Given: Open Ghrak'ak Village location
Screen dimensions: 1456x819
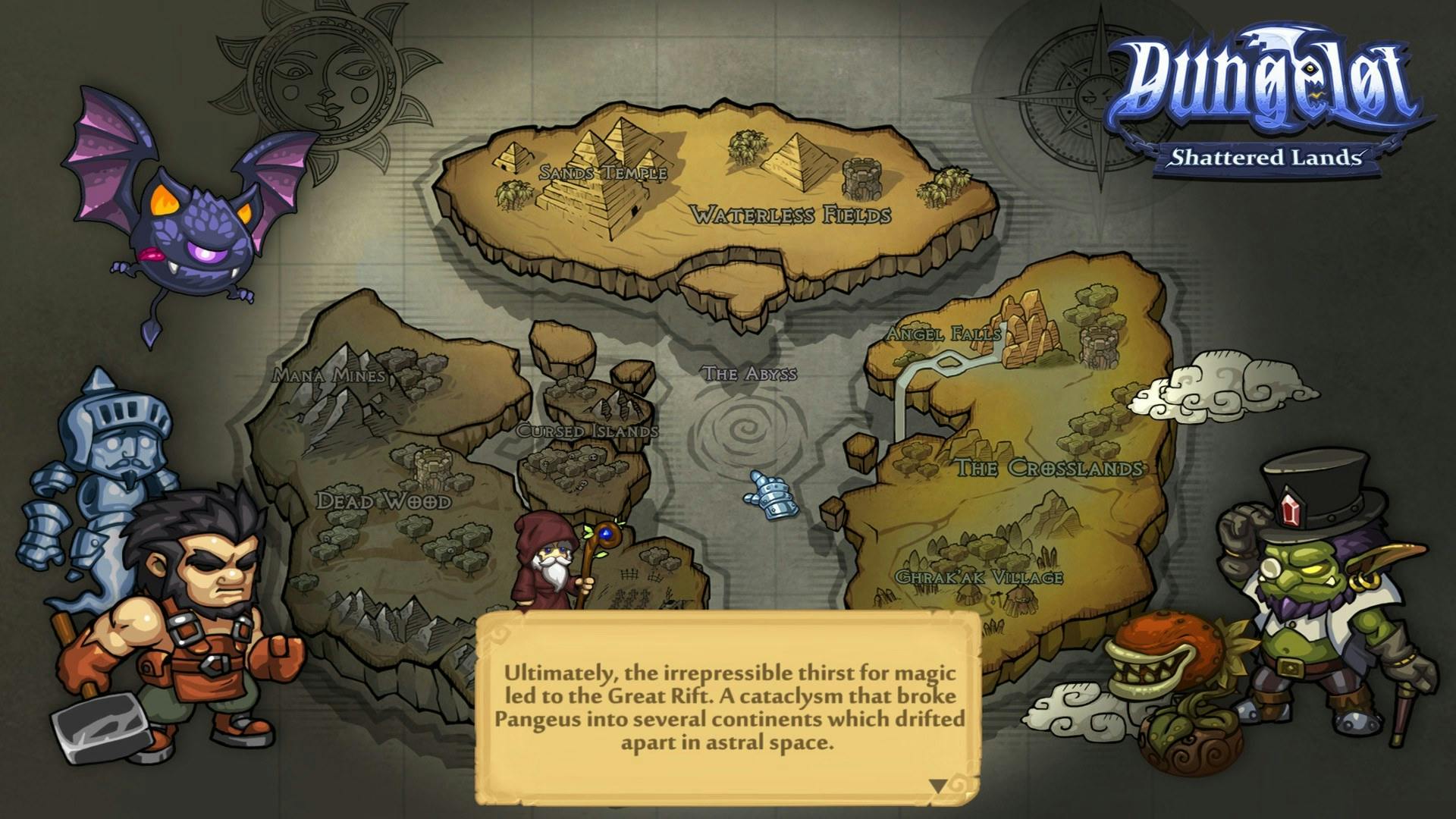Looking at the screenshot, I should pyautogui.click(x=978, y=575).
